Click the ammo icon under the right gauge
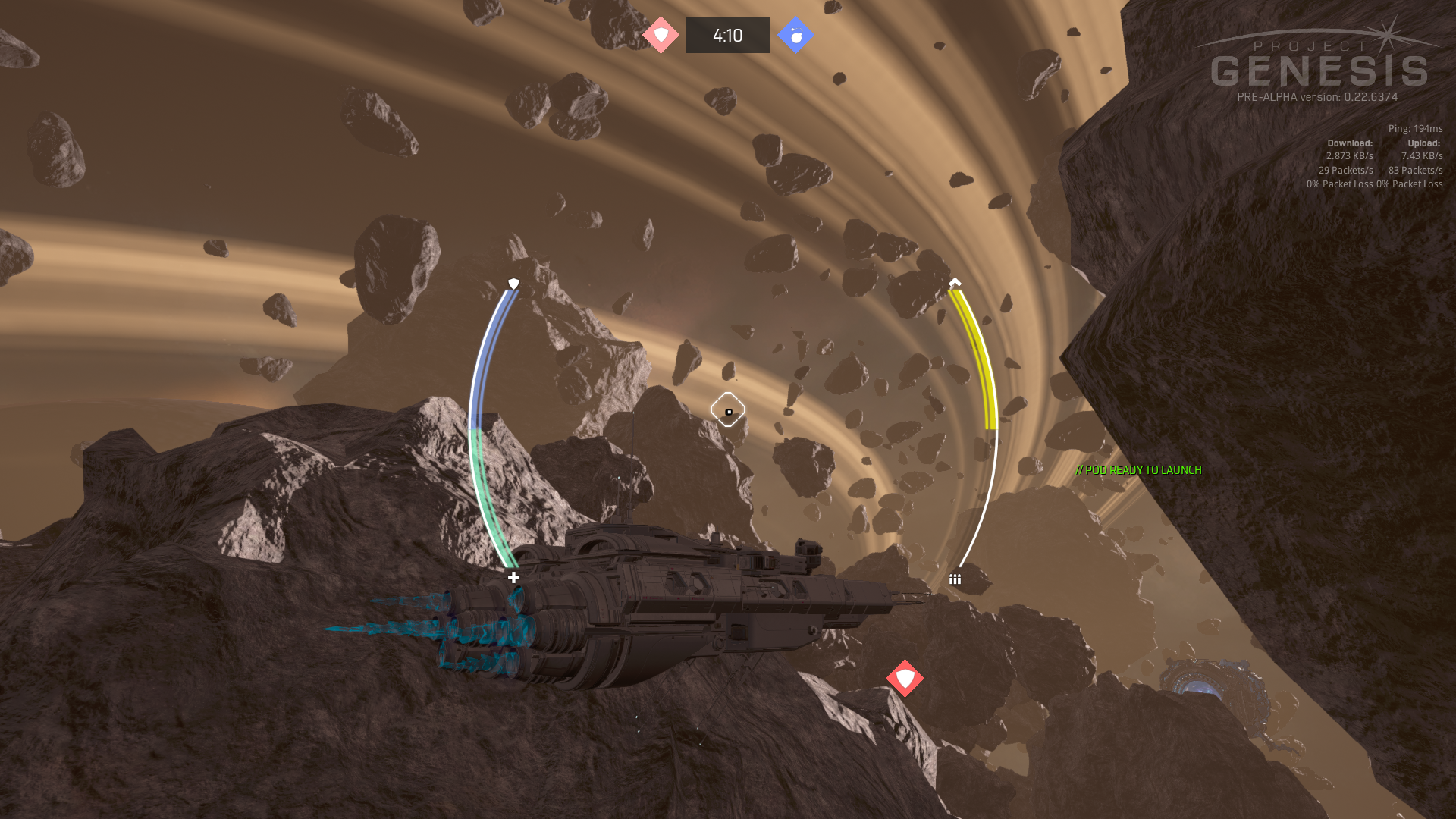The image size is (1456, 819). (955, 579)
